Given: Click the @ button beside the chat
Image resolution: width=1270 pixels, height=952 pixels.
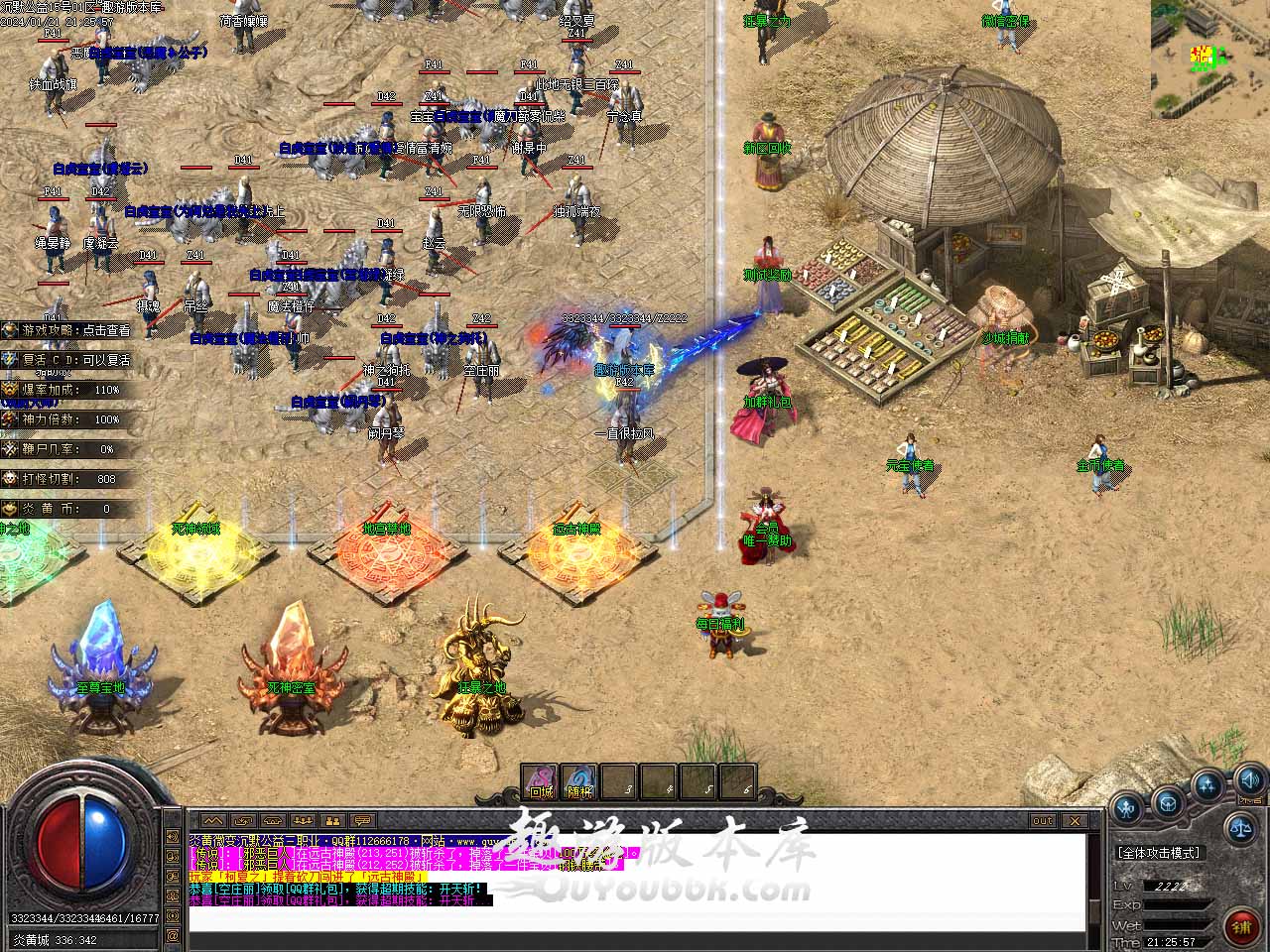Looking at the screenshot, I should point(173,934).
